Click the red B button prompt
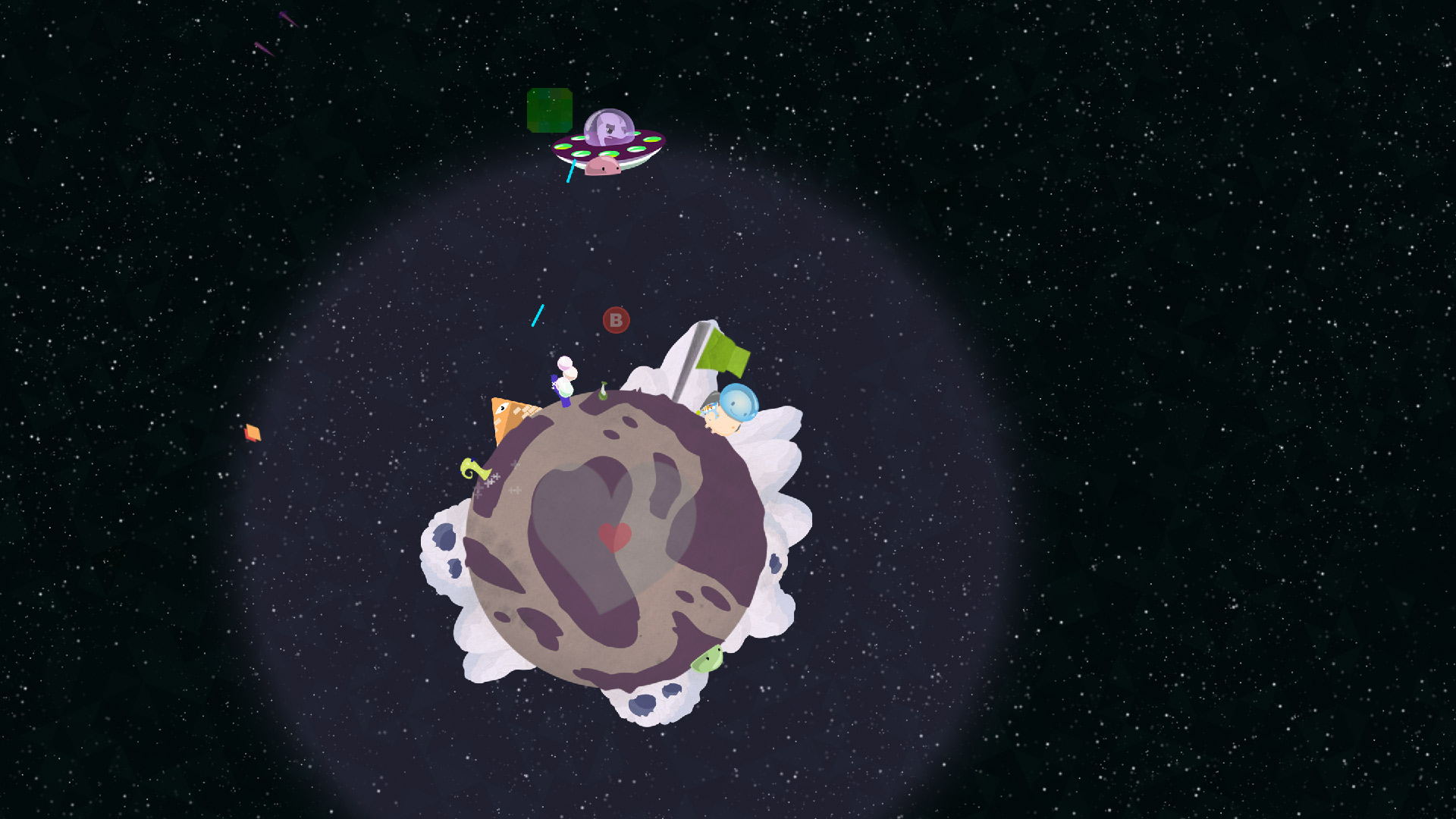The image size is (1456, 819). pyautogui.click(x=615, y=319)
